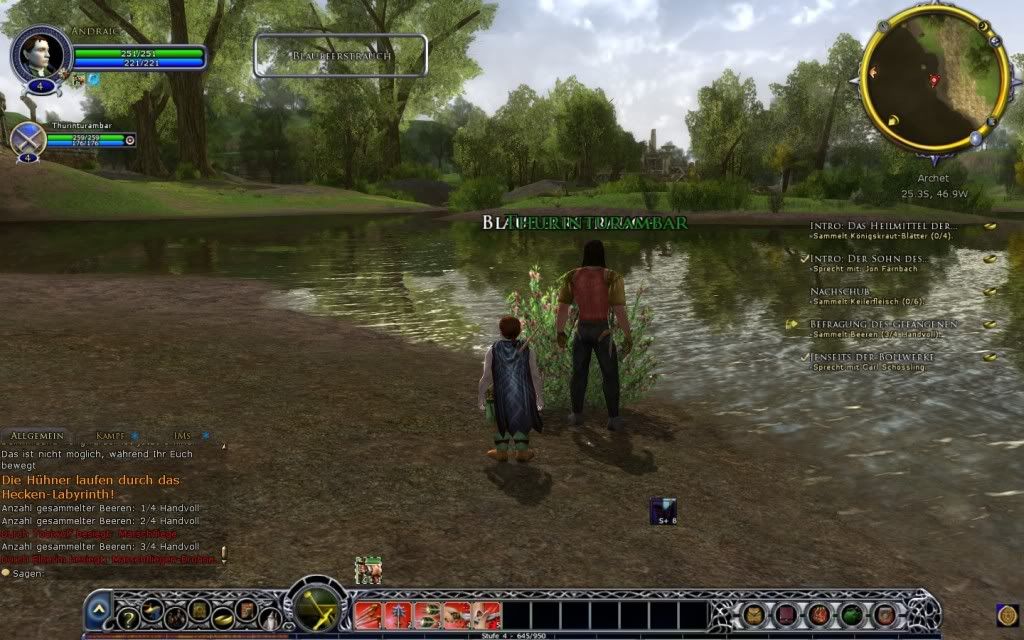Switch to the IMs chat tab

point(182,437)
